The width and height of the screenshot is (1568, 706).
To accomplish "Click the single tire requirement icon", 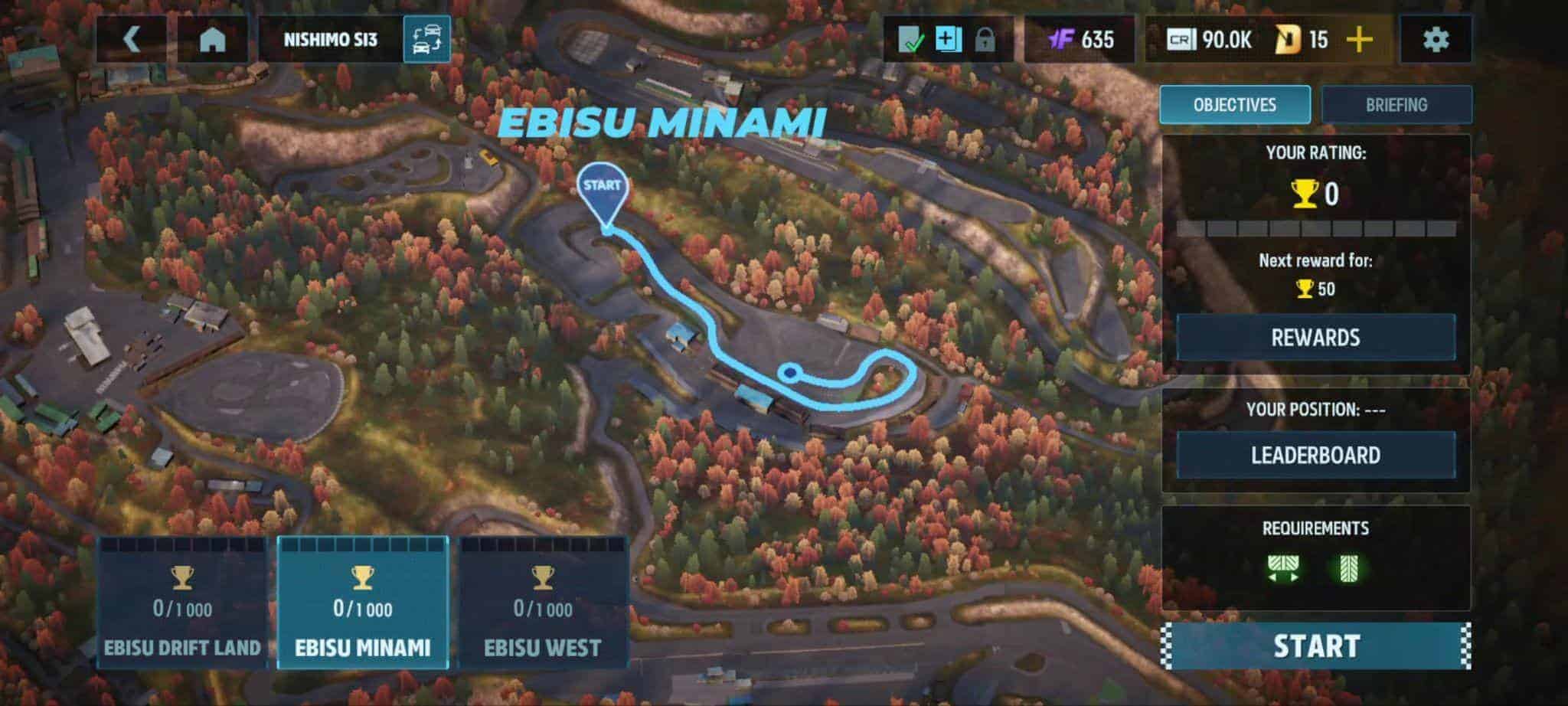I will point(1347,568).
